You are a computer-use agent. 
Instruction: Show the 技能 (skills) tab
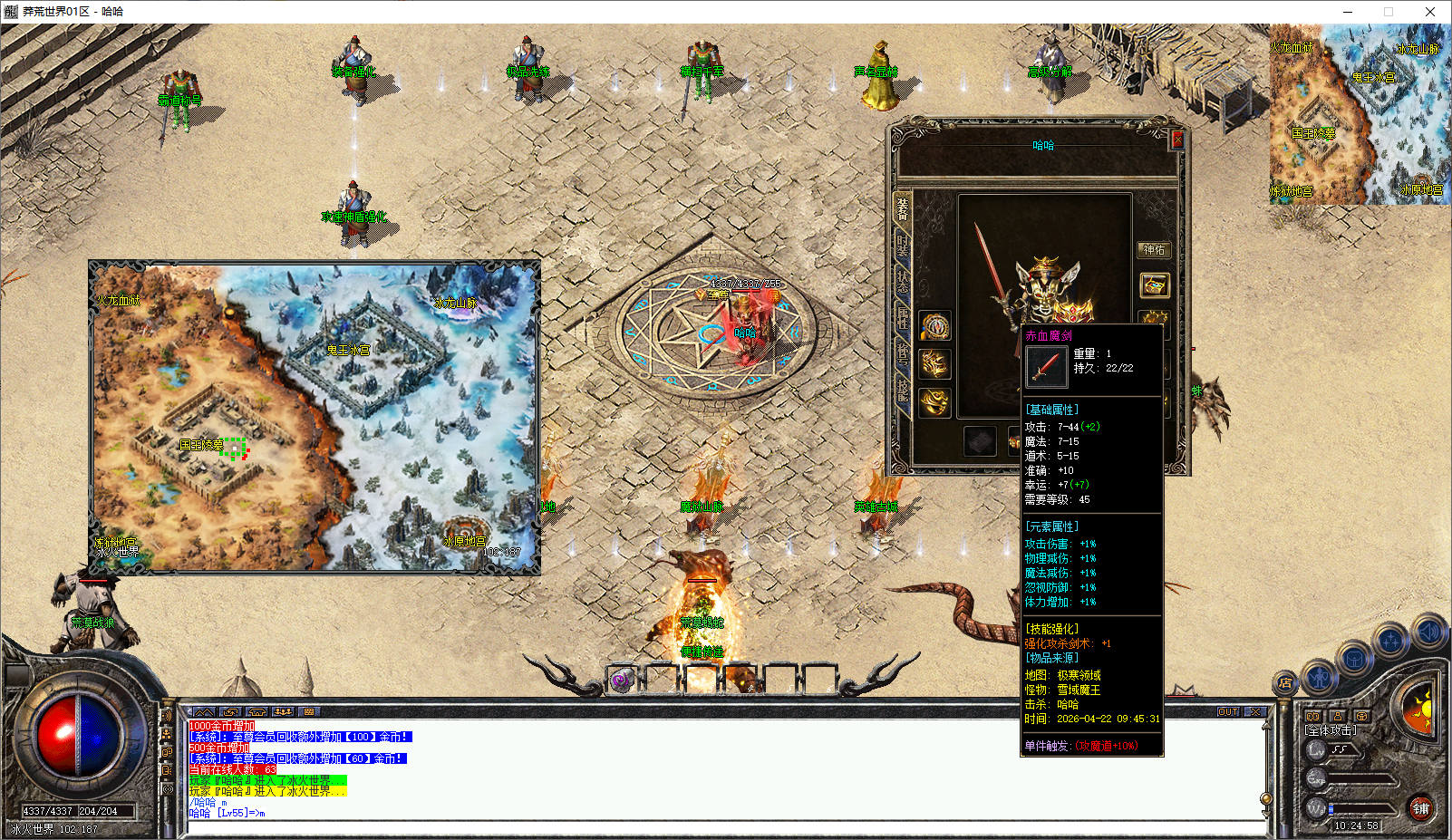(902, 389)
